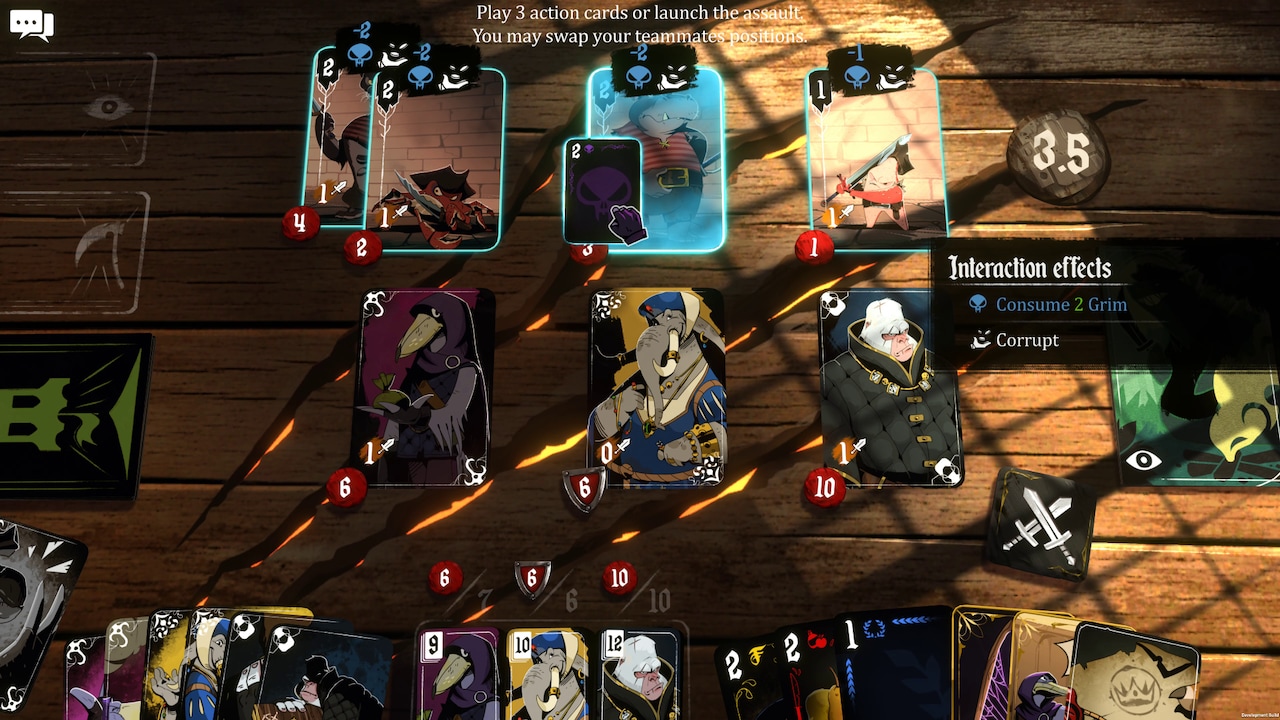
Task: Select the elephant teammate card
Action: tap(657, 388)
